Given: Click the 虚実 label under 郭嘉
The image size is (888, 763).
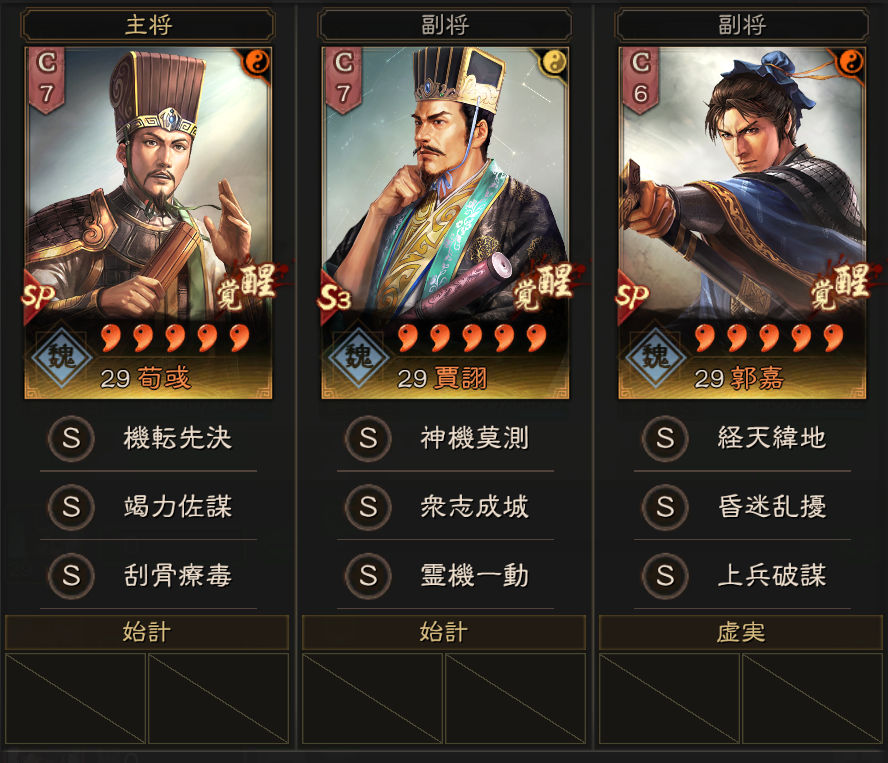Looking at the screenshot, I should point(742,633).
